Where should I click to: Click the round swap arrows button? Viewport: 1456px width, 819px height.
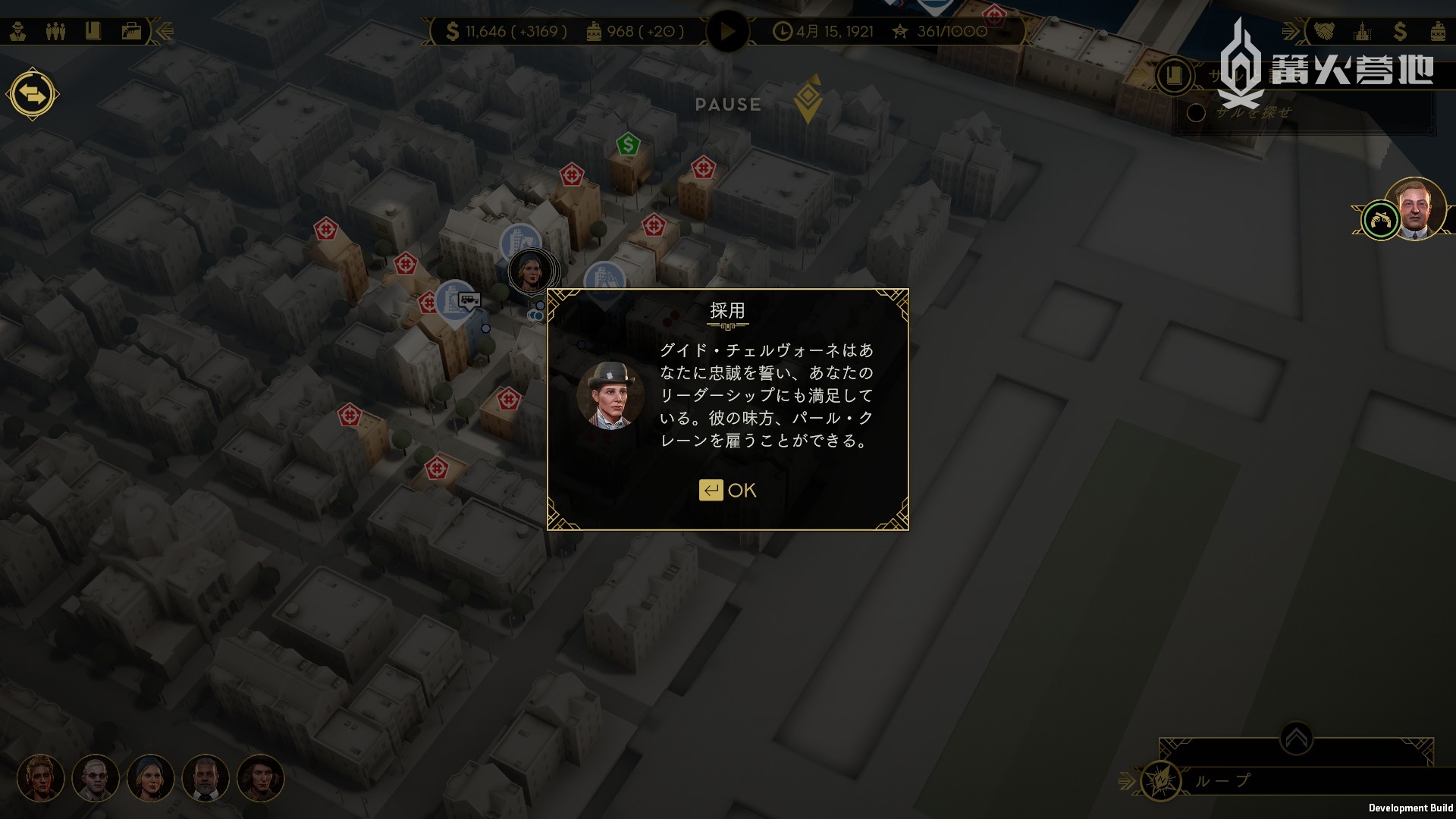[33, 95]
